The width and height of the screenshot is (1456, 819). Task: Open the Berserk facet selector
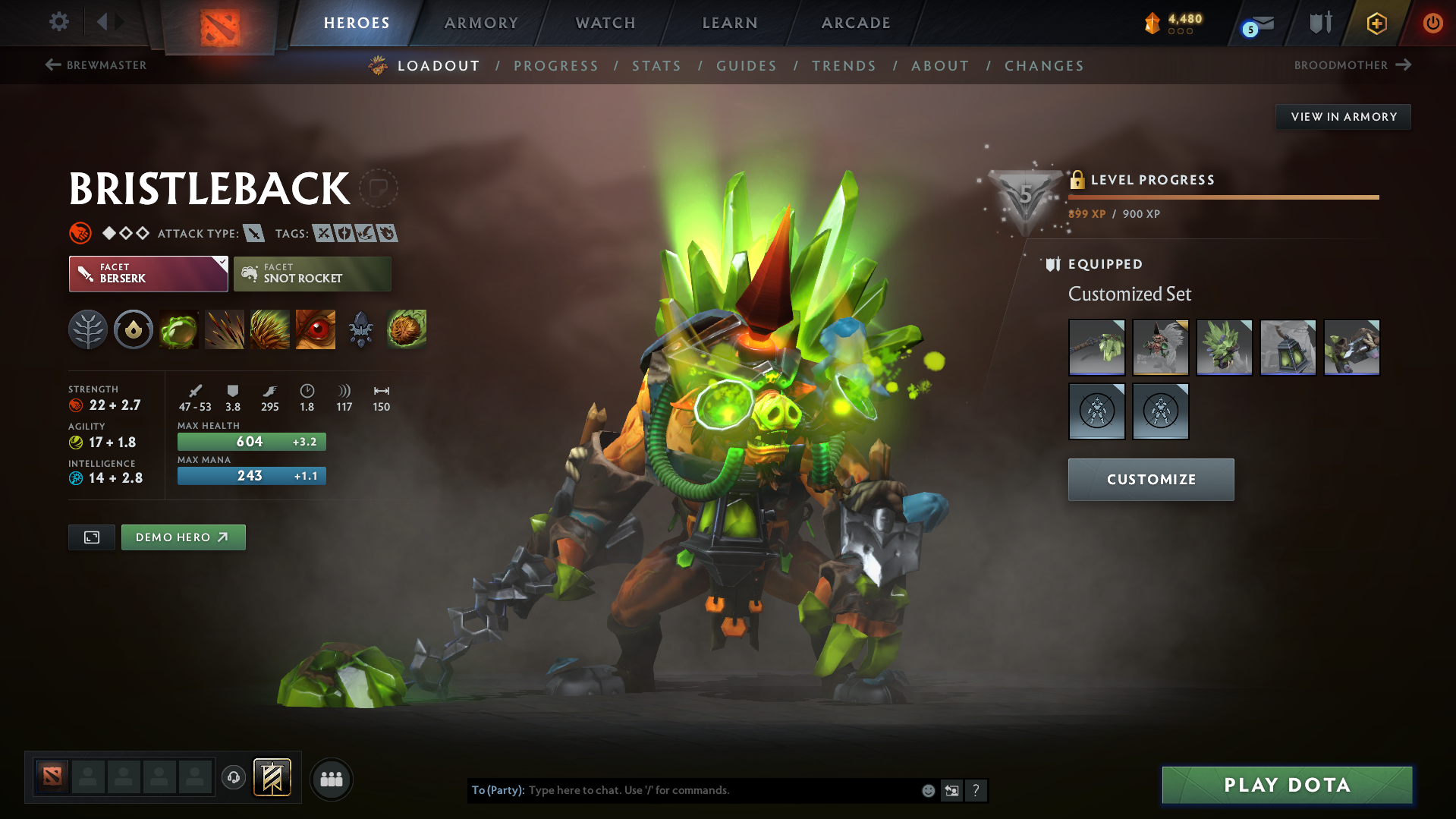148,273
